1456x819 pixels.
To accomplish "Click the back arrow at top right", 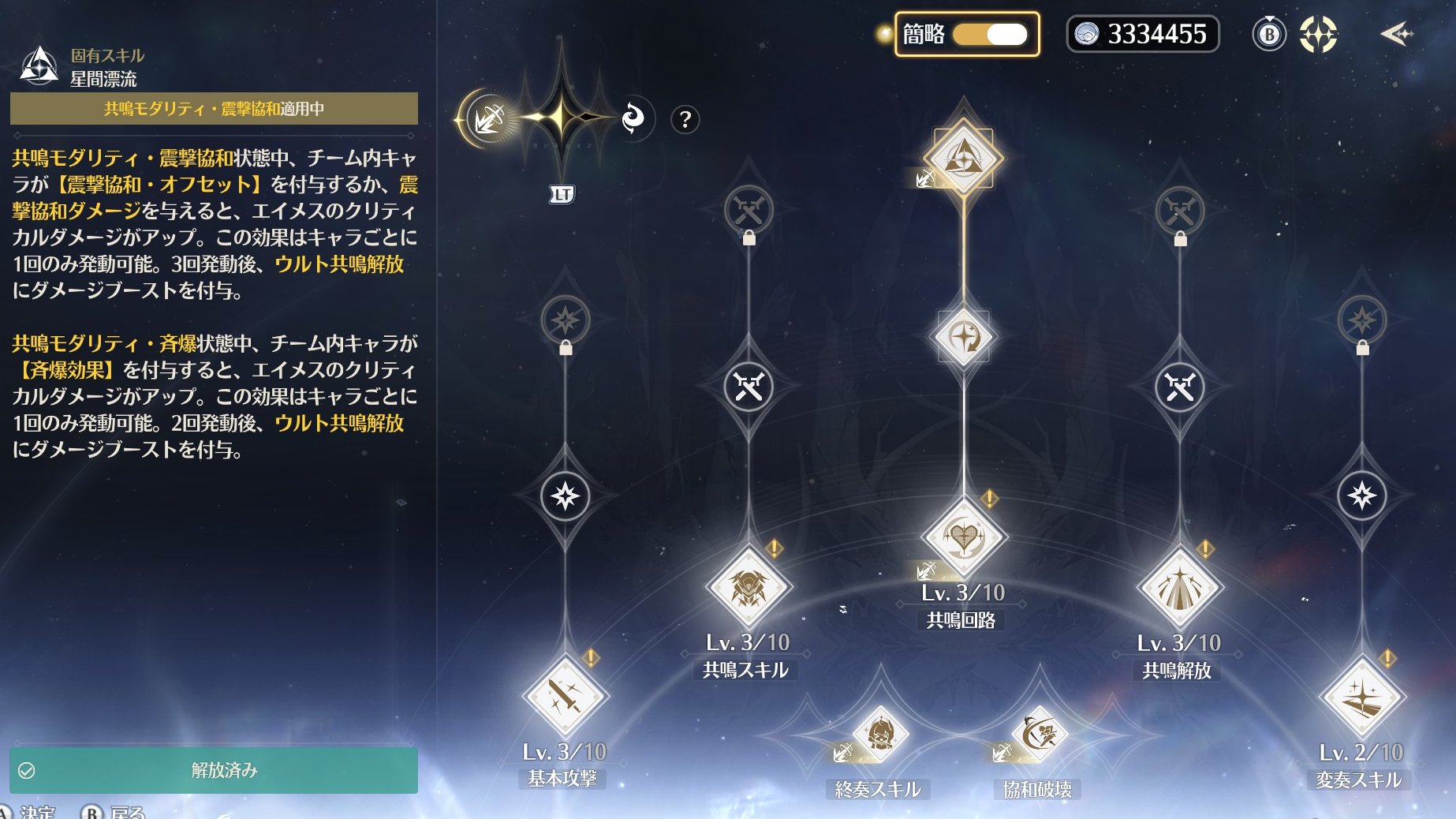I will pyautogui.click(x=1395, y=34).
